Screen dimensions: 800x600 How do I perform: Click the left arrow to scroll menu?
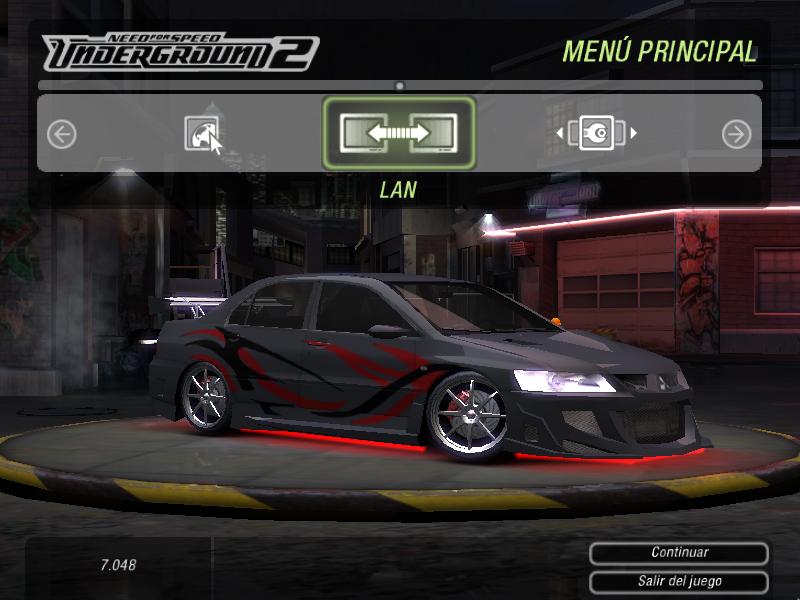point(62,134)
